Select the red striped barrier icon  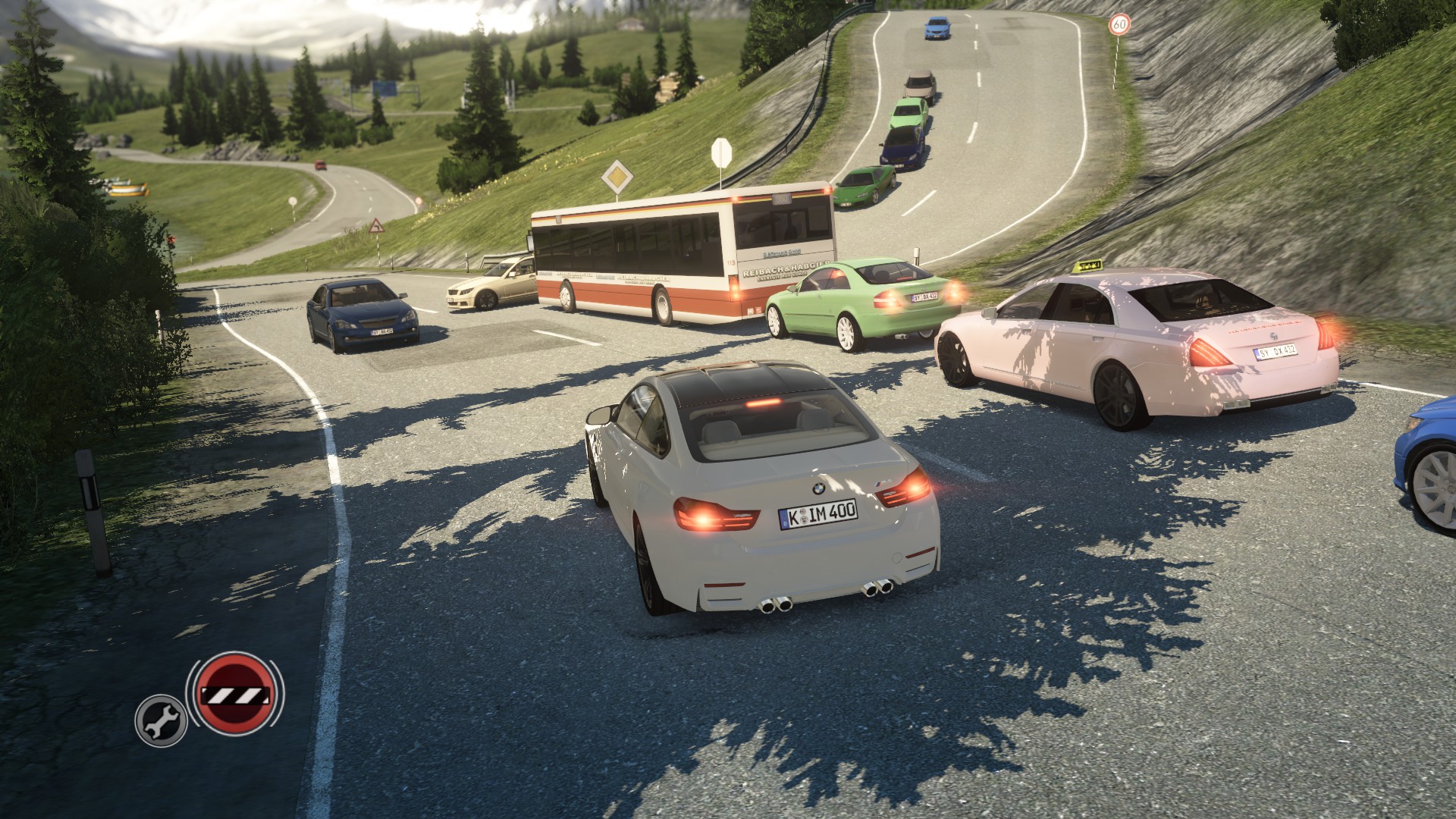235,693
